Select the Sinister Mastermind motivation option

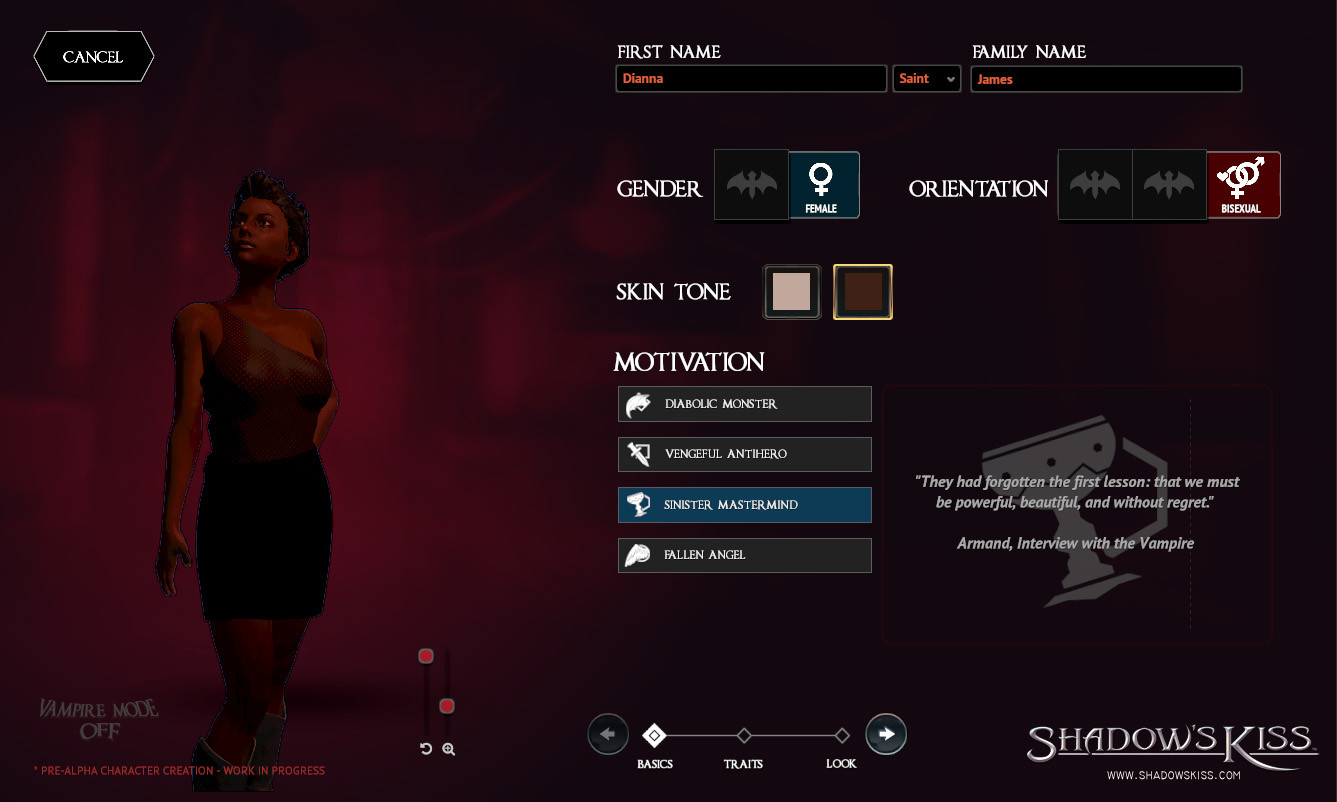pyautogui.click(x=744, y=504)
